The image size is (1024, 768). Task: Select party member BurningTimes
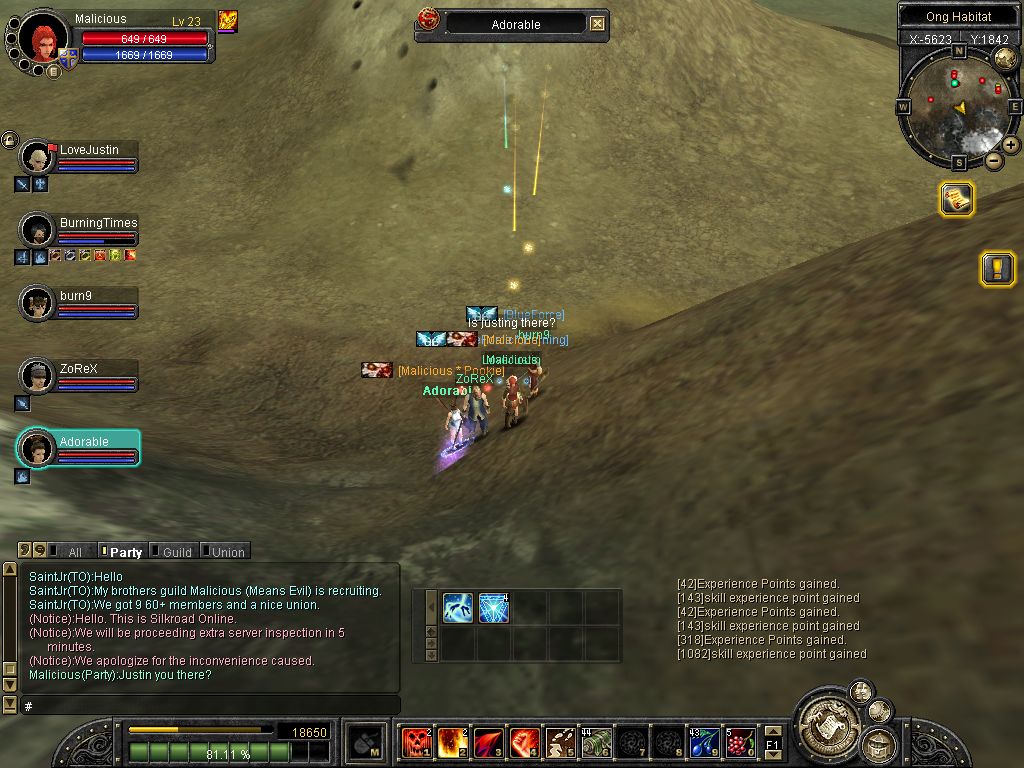click(x=97, y=223)
